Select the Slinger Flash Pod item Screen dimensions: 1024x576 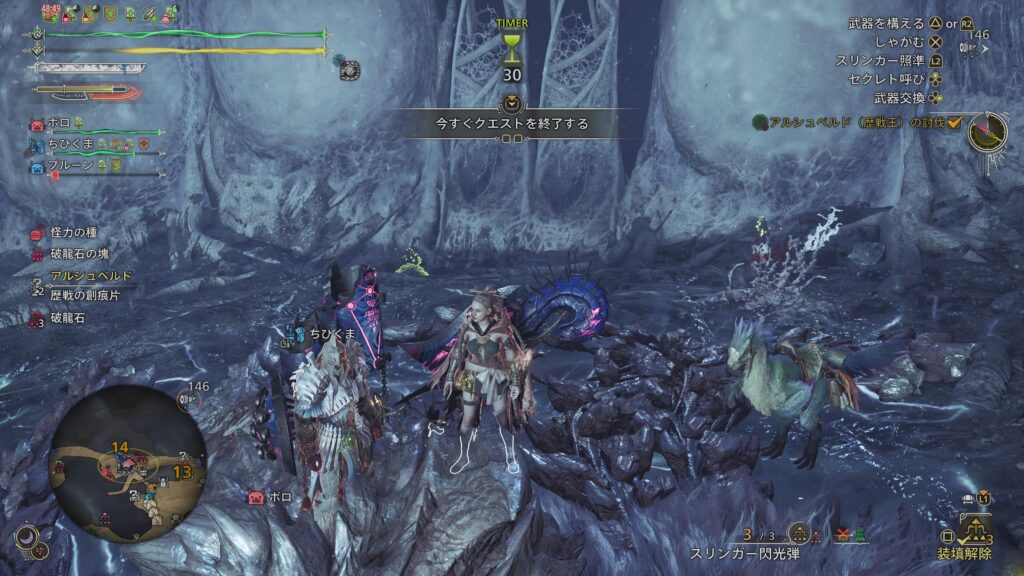(x=741, y=553)
